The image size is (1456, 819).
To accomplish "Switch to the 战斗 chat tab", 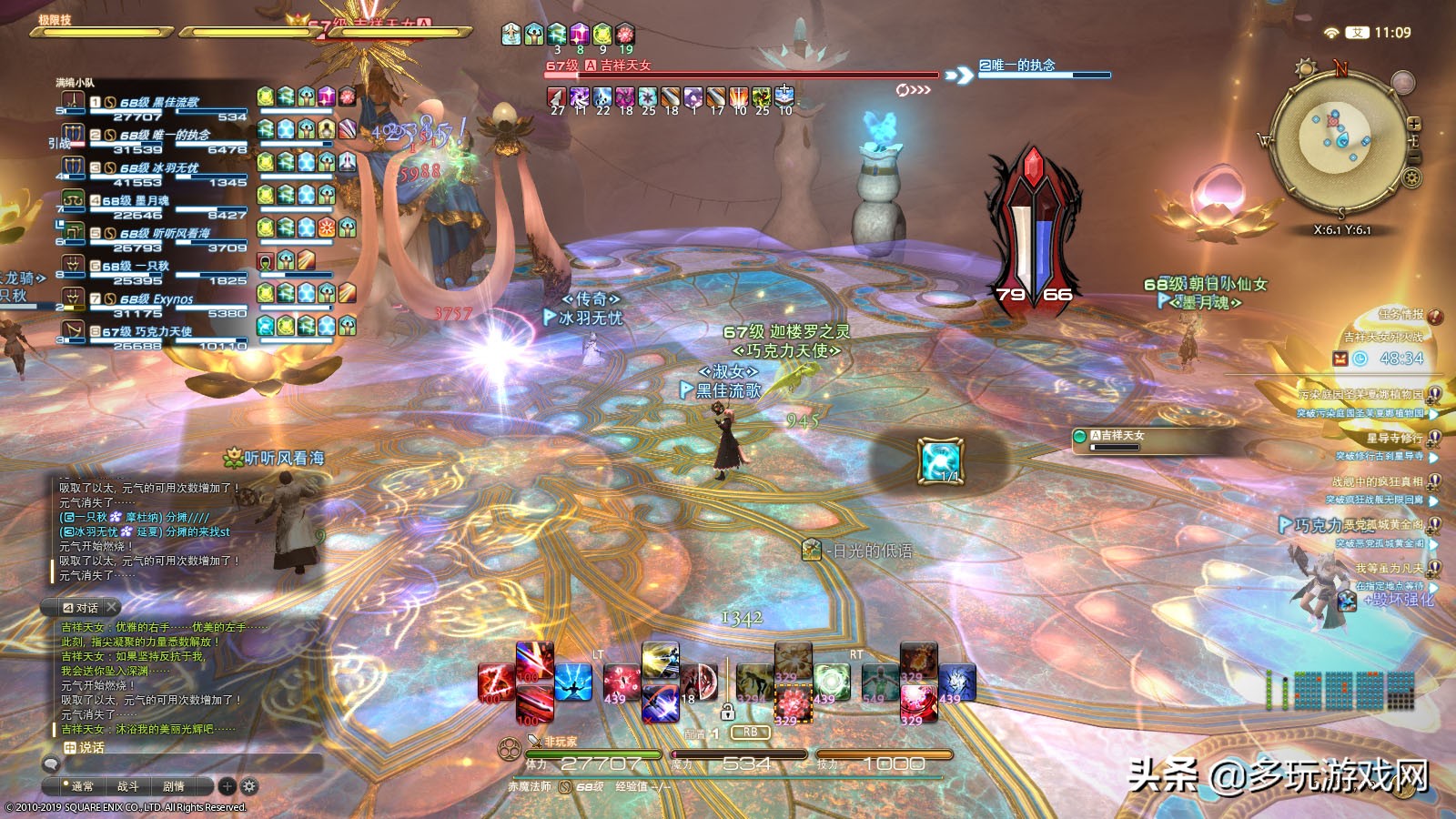I will 127,786.
